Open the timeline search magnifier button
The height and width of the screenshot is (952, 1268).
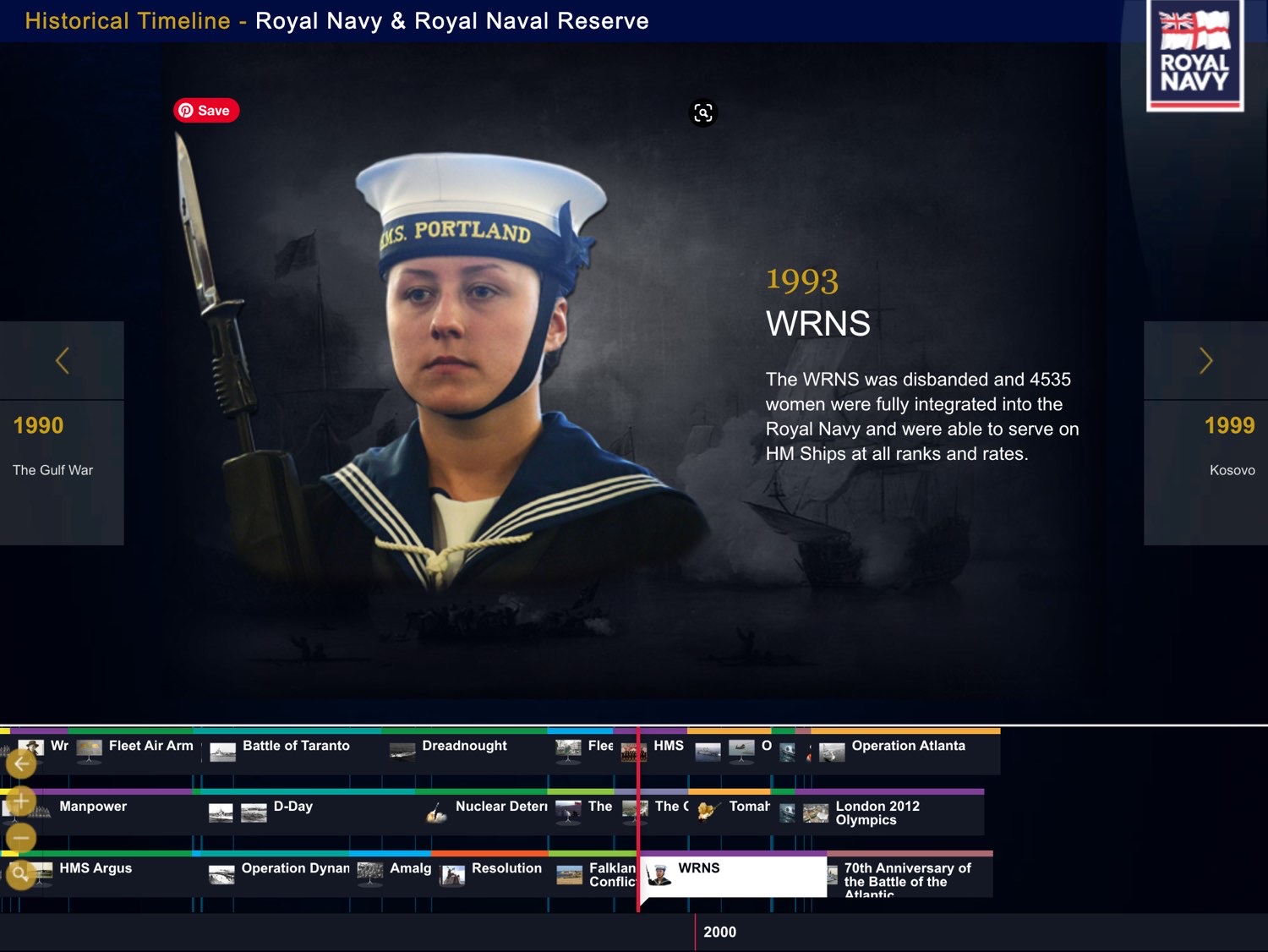21,874
